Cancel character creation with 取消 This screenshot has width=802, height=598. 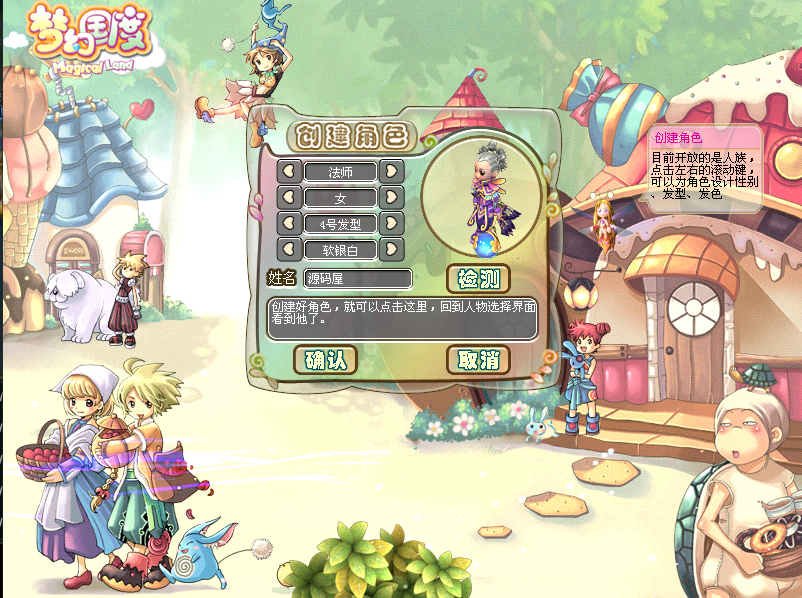coord(478,359)
